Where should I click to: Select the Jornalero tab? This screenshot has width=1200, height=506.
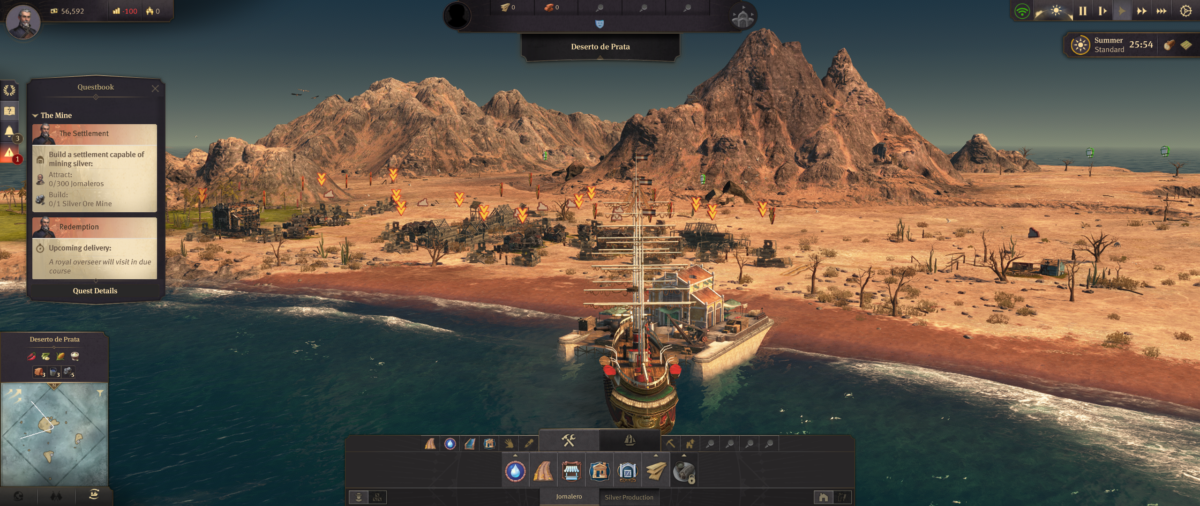coord(568,497)
